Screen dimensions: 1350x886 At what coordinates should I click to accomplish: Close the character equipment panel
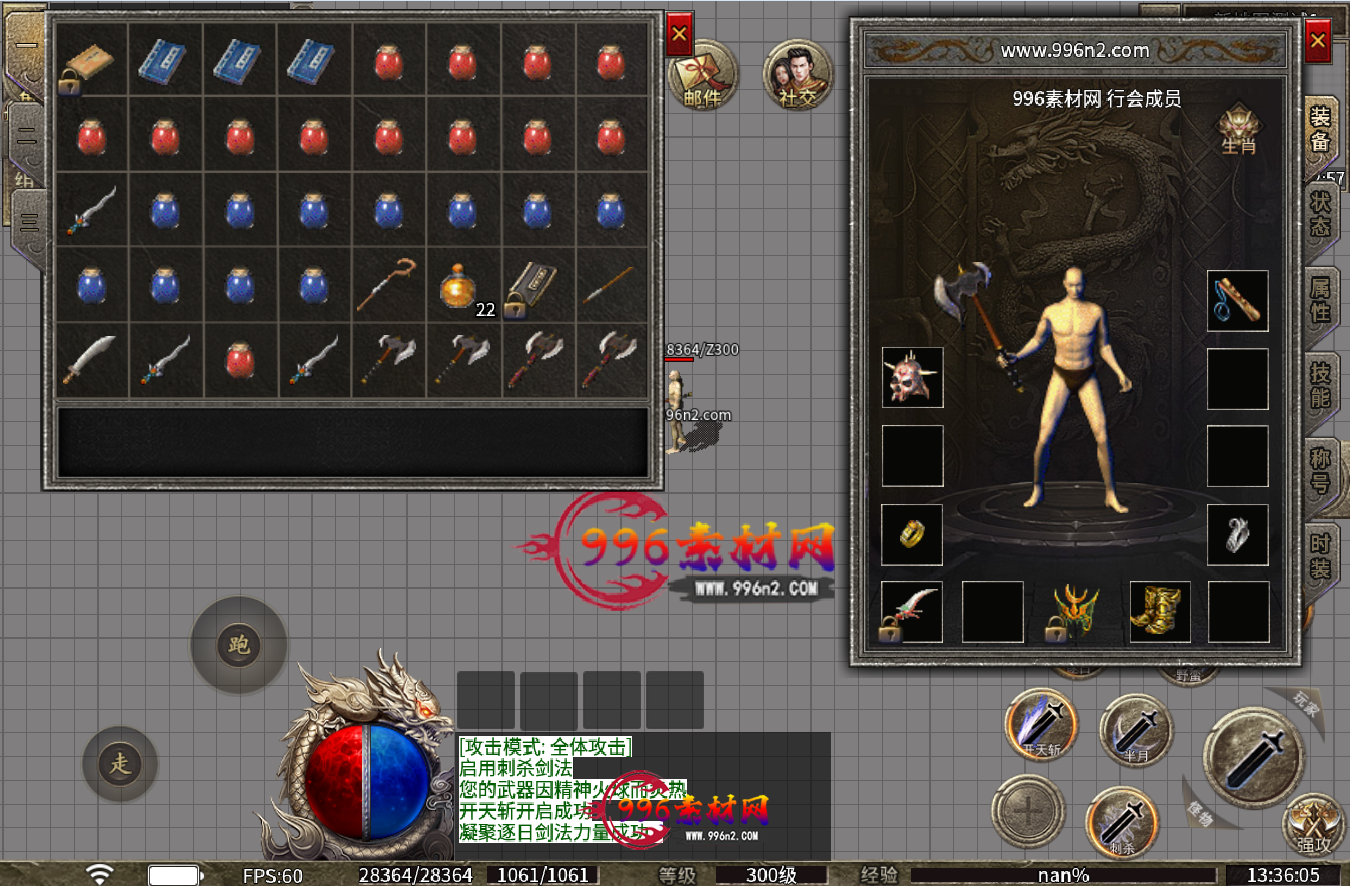[1318, 41]
